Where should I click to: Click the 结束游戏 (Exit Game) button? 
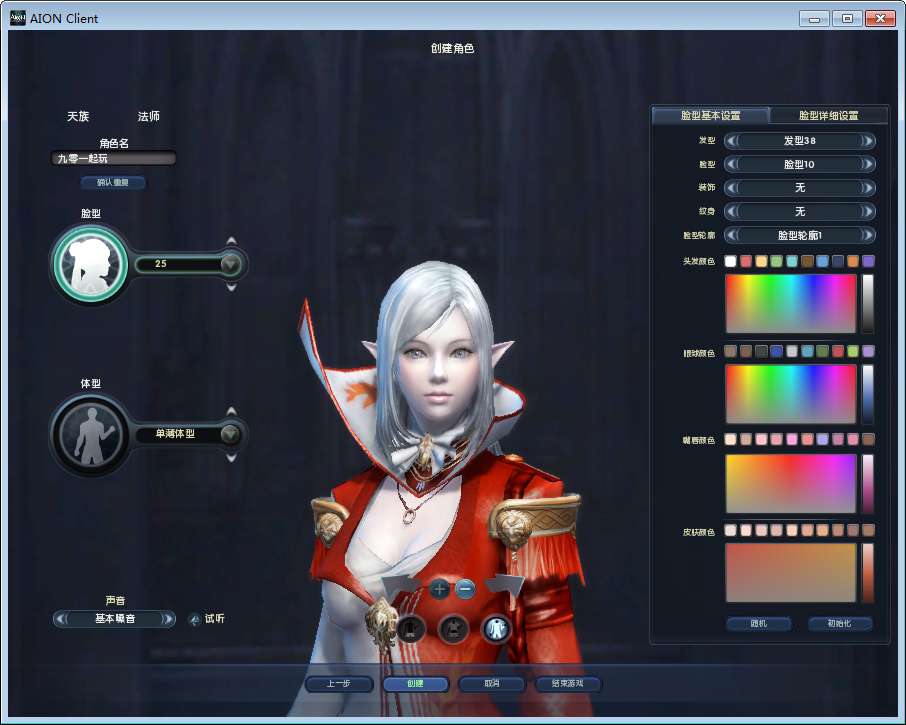tap(568, 684)
